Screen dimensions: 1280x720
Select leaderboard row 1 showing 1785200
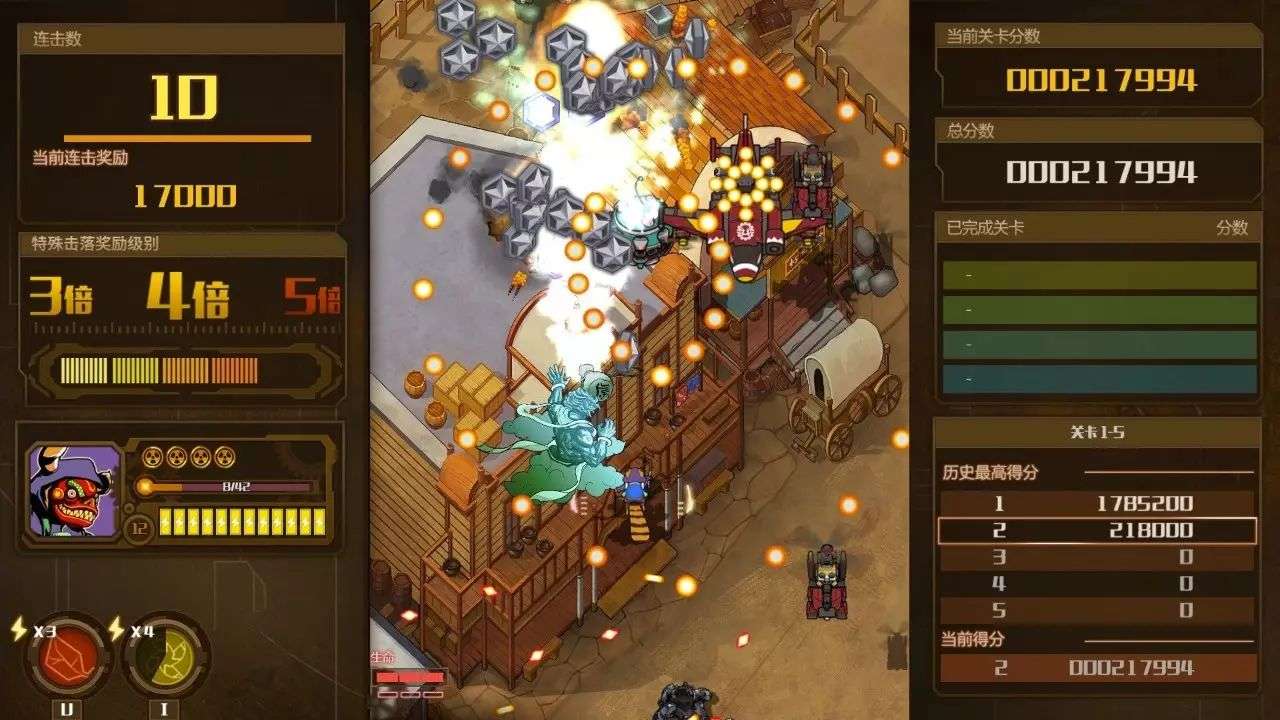[1097, 504]
